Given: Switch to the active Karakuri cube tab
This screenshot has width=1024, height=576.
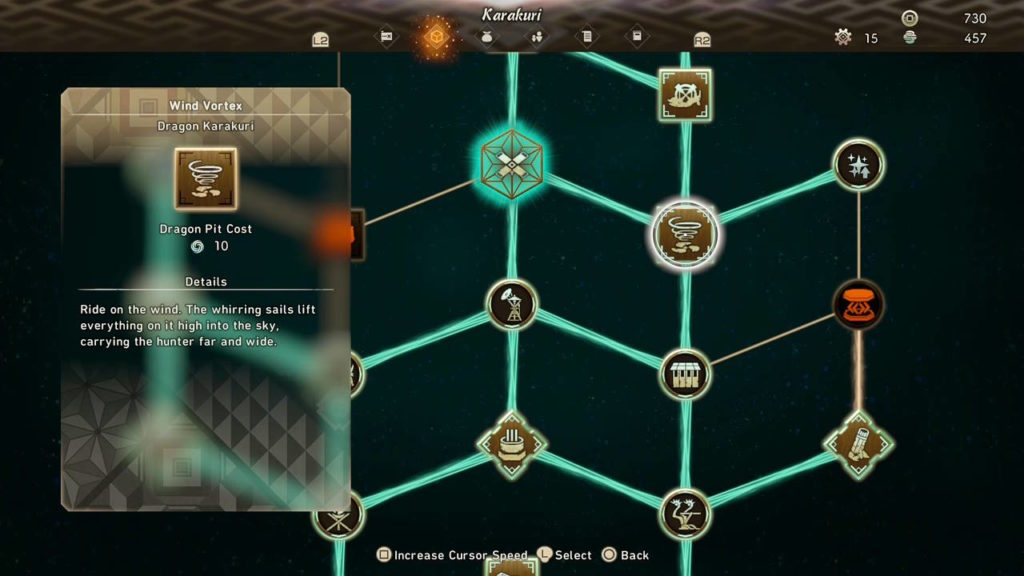Looking at the screenshot, I should pos(436,37).
